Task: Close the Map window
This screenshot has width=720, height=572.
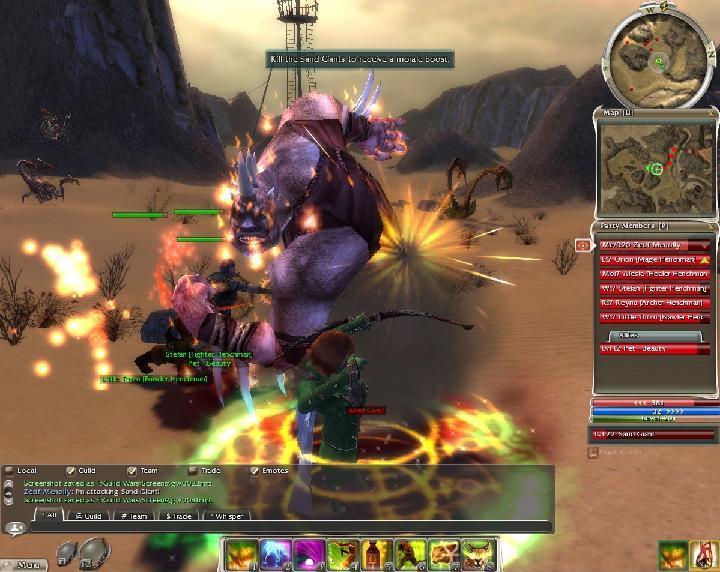Action: [x=710, y=113]
